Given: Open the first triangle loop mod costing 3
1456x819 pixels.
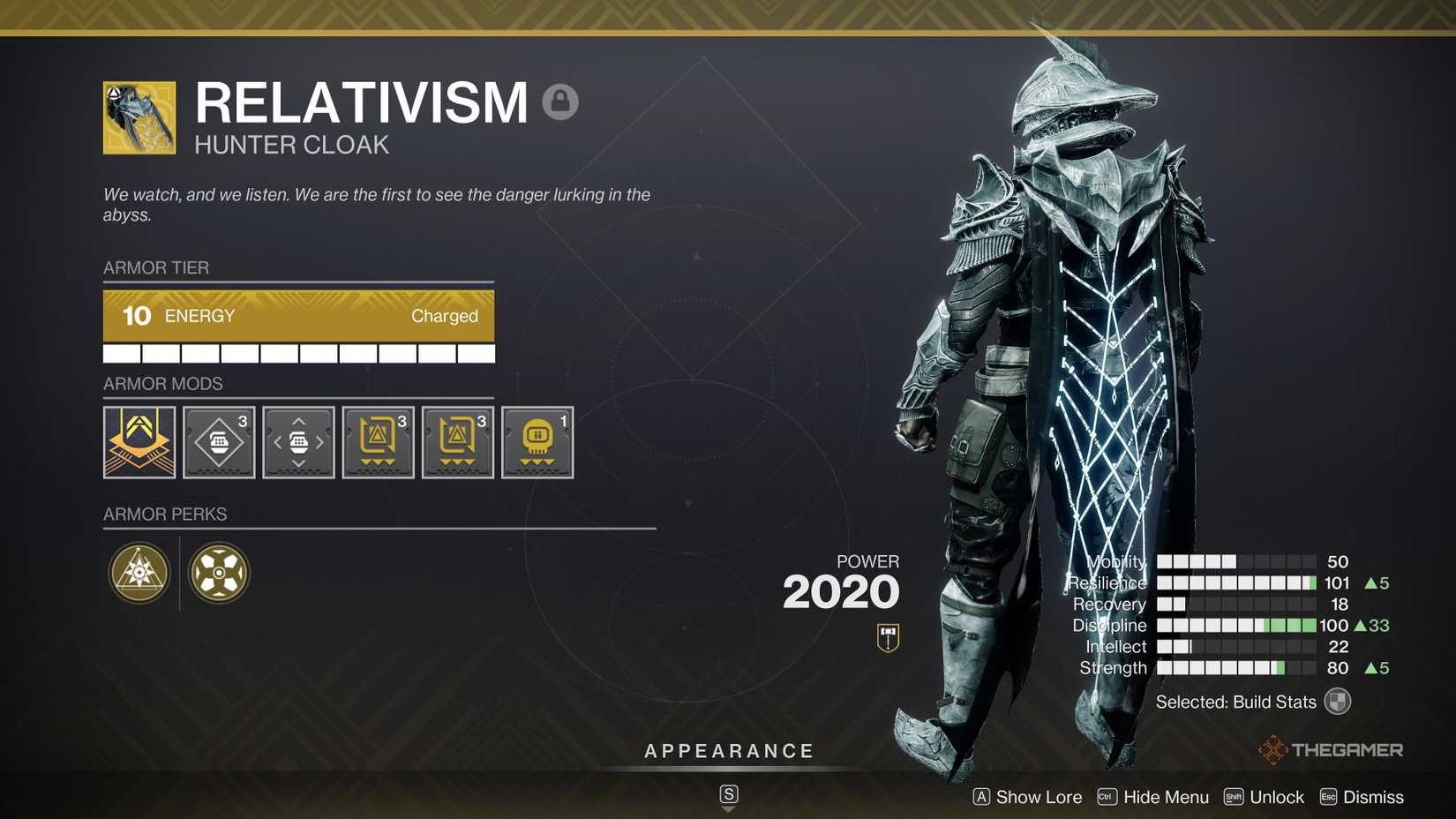Looking at the screenshot, I should 378,442.
